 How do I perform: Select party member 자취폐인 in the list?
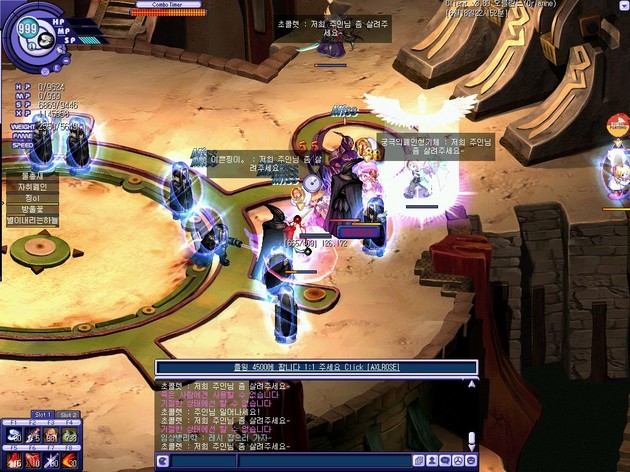point(32,186)
